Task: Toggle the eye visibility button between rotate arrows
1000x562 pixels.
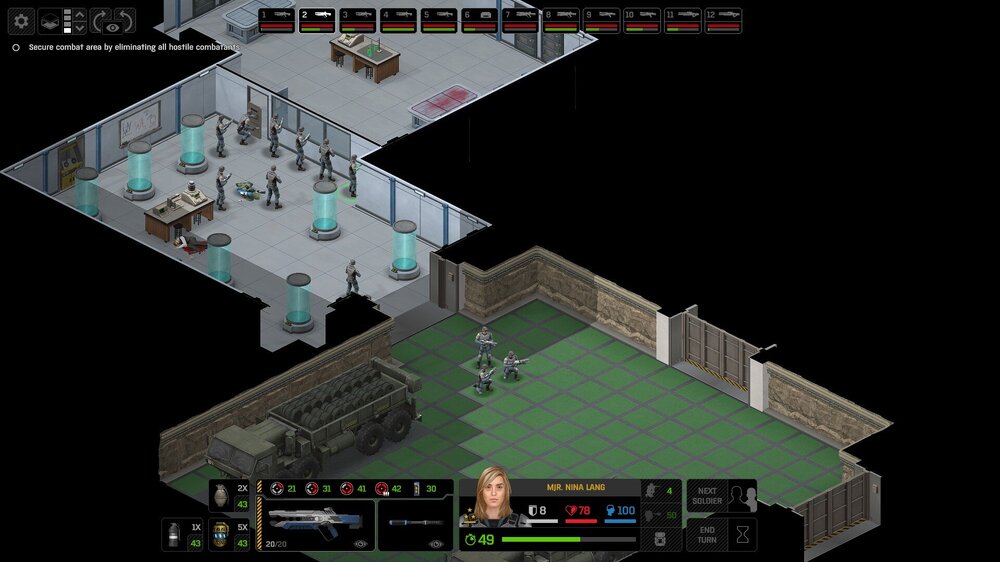Action: (112, 27)
